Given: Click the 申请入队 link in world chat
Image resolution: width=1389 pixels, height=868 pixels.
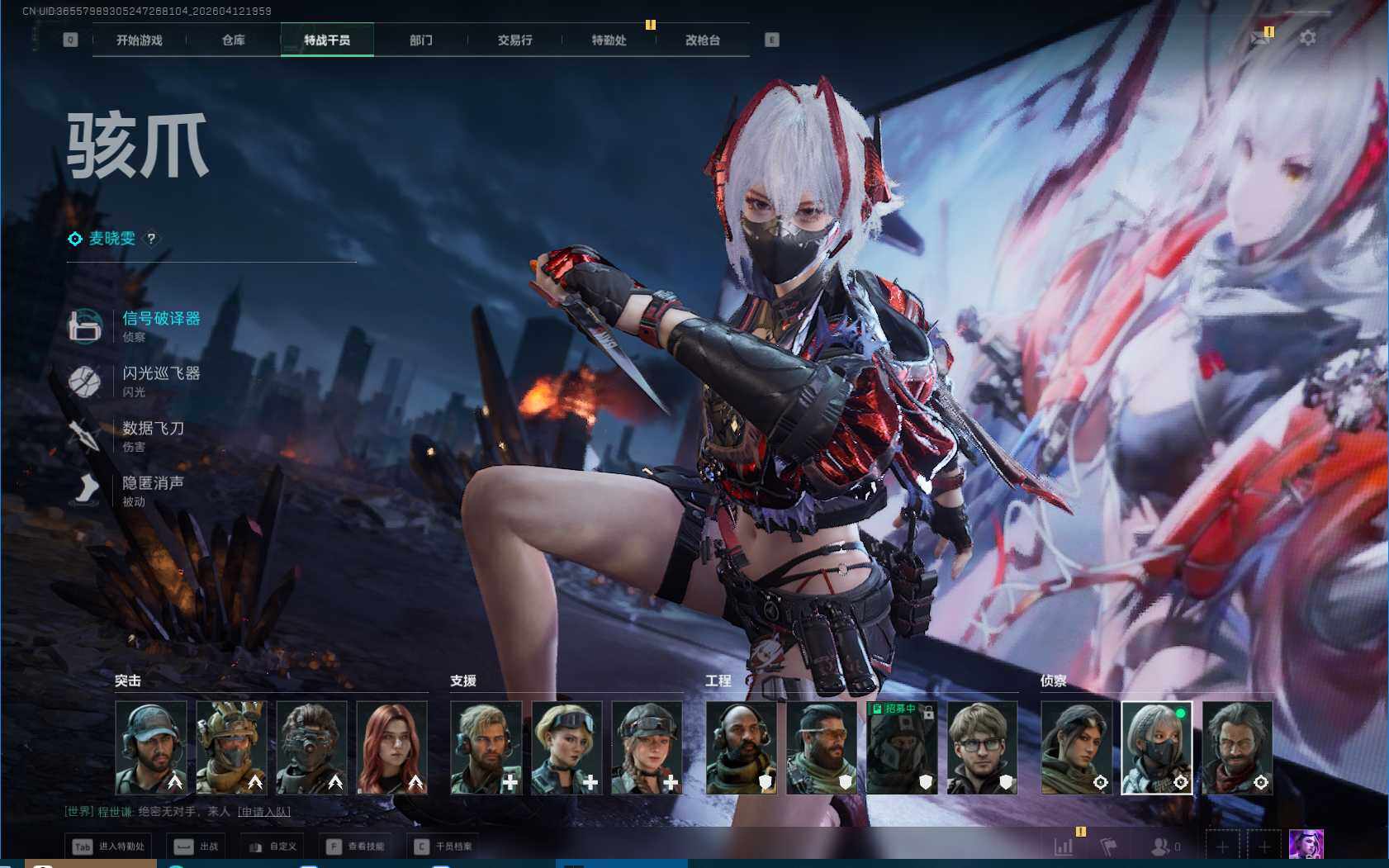Looking at the screenshot, I should [264, 812].
